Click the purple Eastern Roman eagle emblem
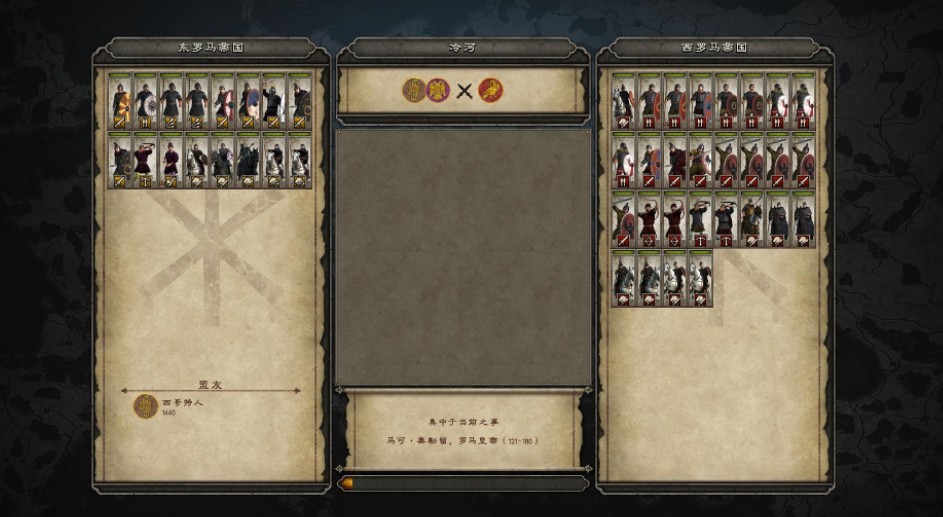The width and height of the screenshot is (943, 517). click(437, 91)
